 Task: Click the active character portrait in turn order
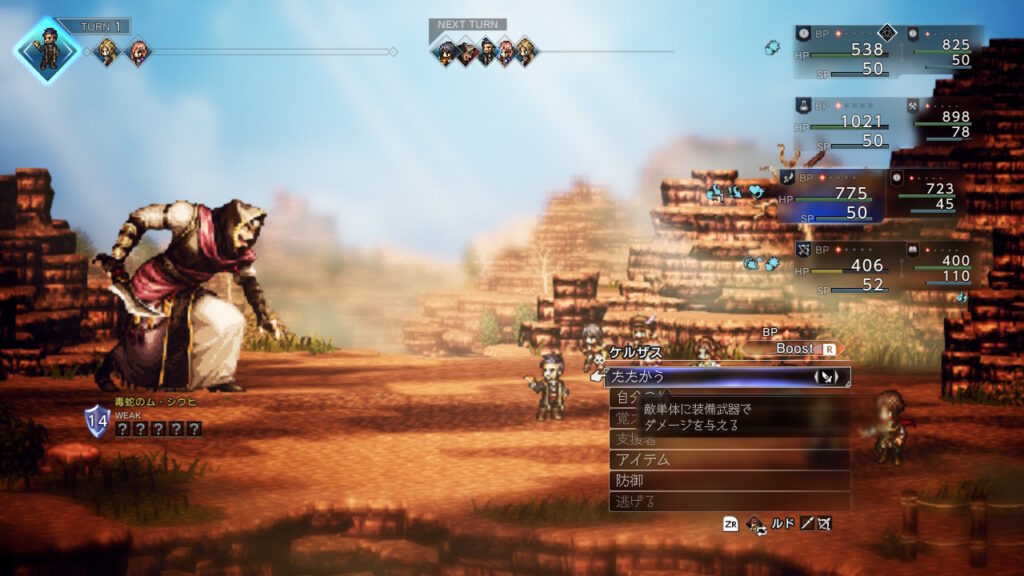pos(46,48)
